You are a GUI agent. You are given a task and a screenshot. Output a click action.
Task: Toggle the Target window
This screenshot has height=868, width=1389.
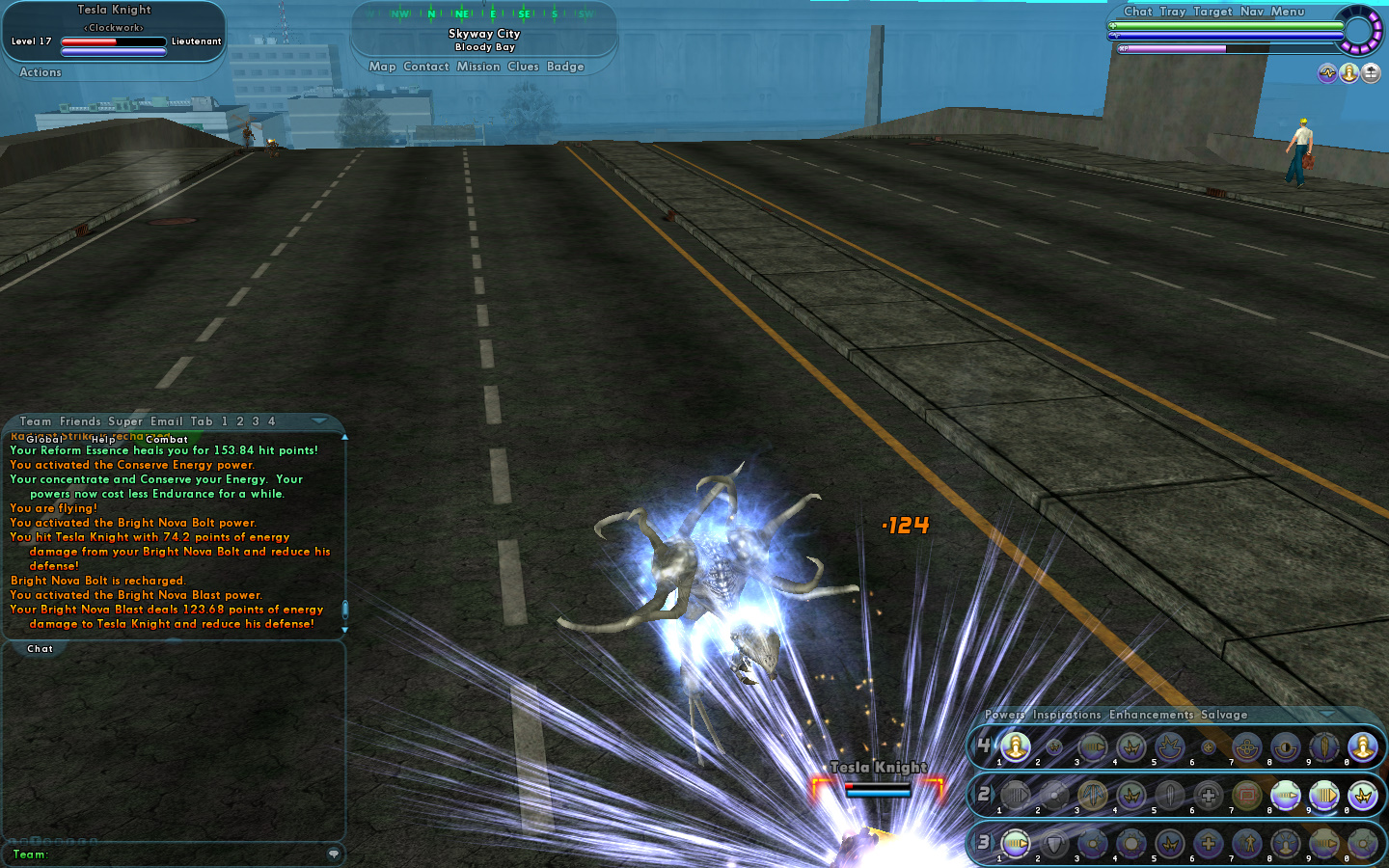pyautogui.click(x=1212, y=12)
